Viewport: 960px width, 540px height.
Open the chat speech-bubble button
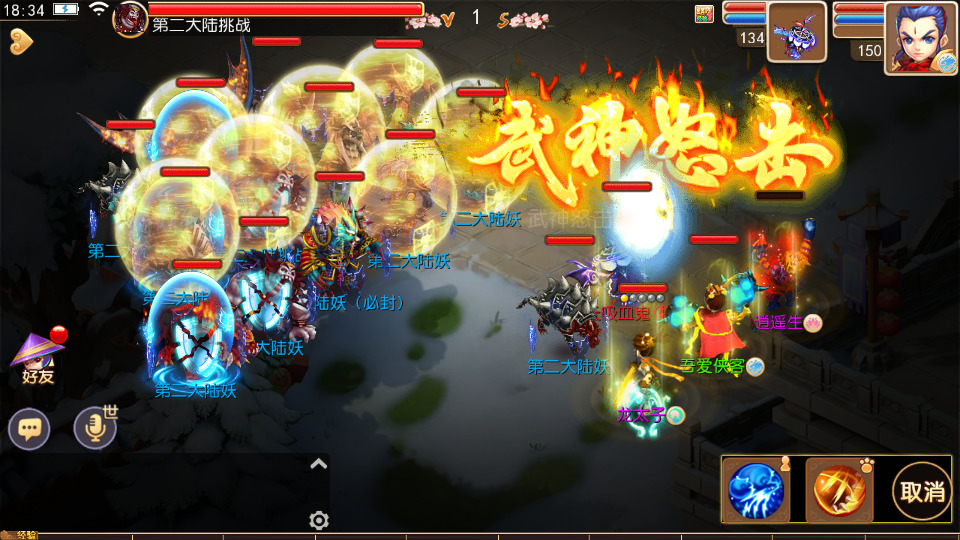click(x=30, y=429)
